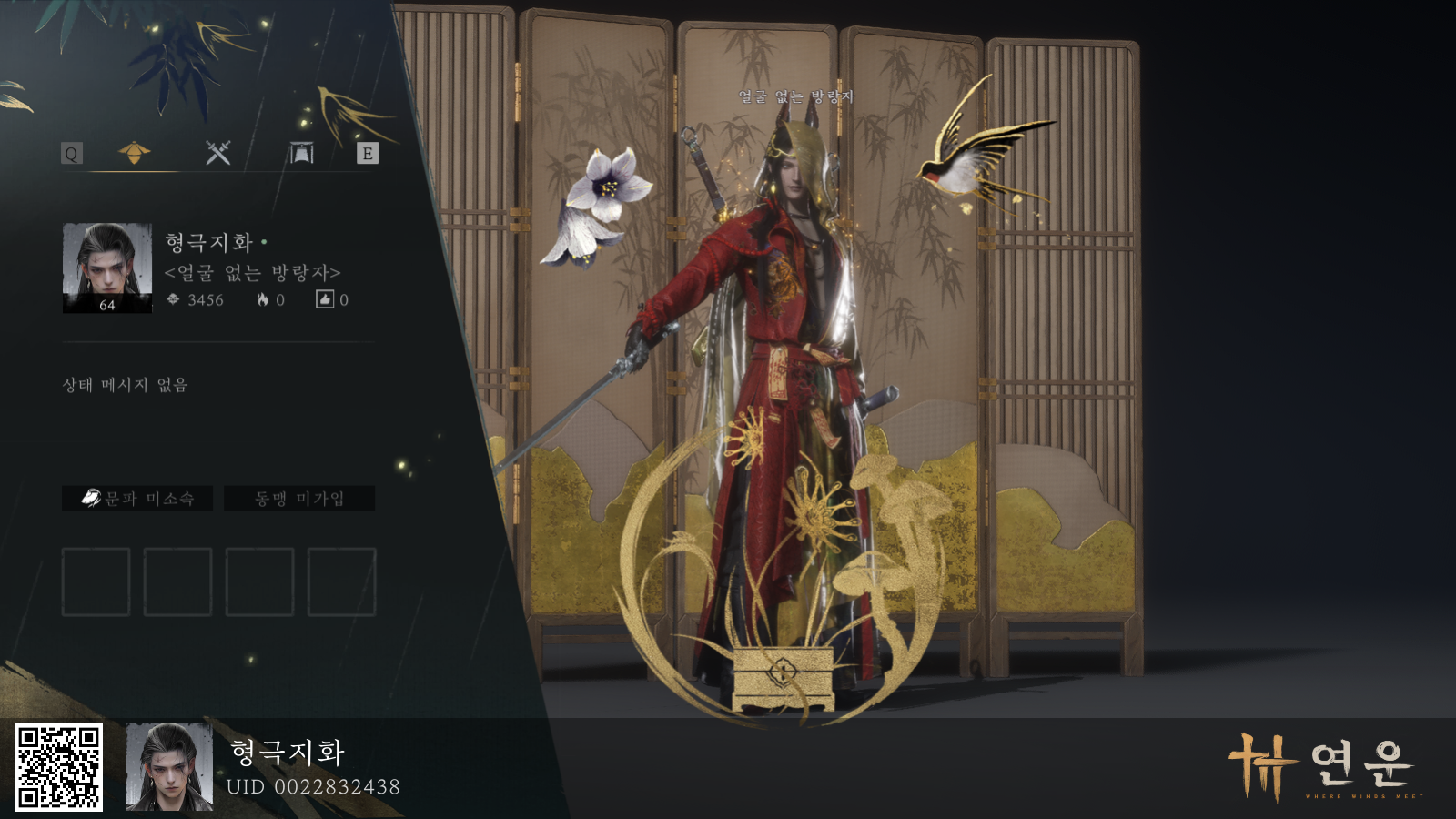Click the thumbs-up like icon

[325, 299]
